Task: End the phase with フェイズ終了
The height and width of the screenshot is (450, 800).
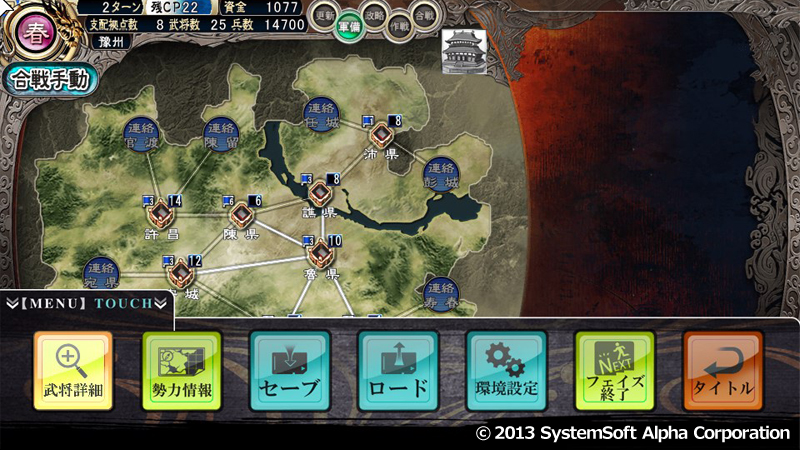Action: tap(614, 370)
